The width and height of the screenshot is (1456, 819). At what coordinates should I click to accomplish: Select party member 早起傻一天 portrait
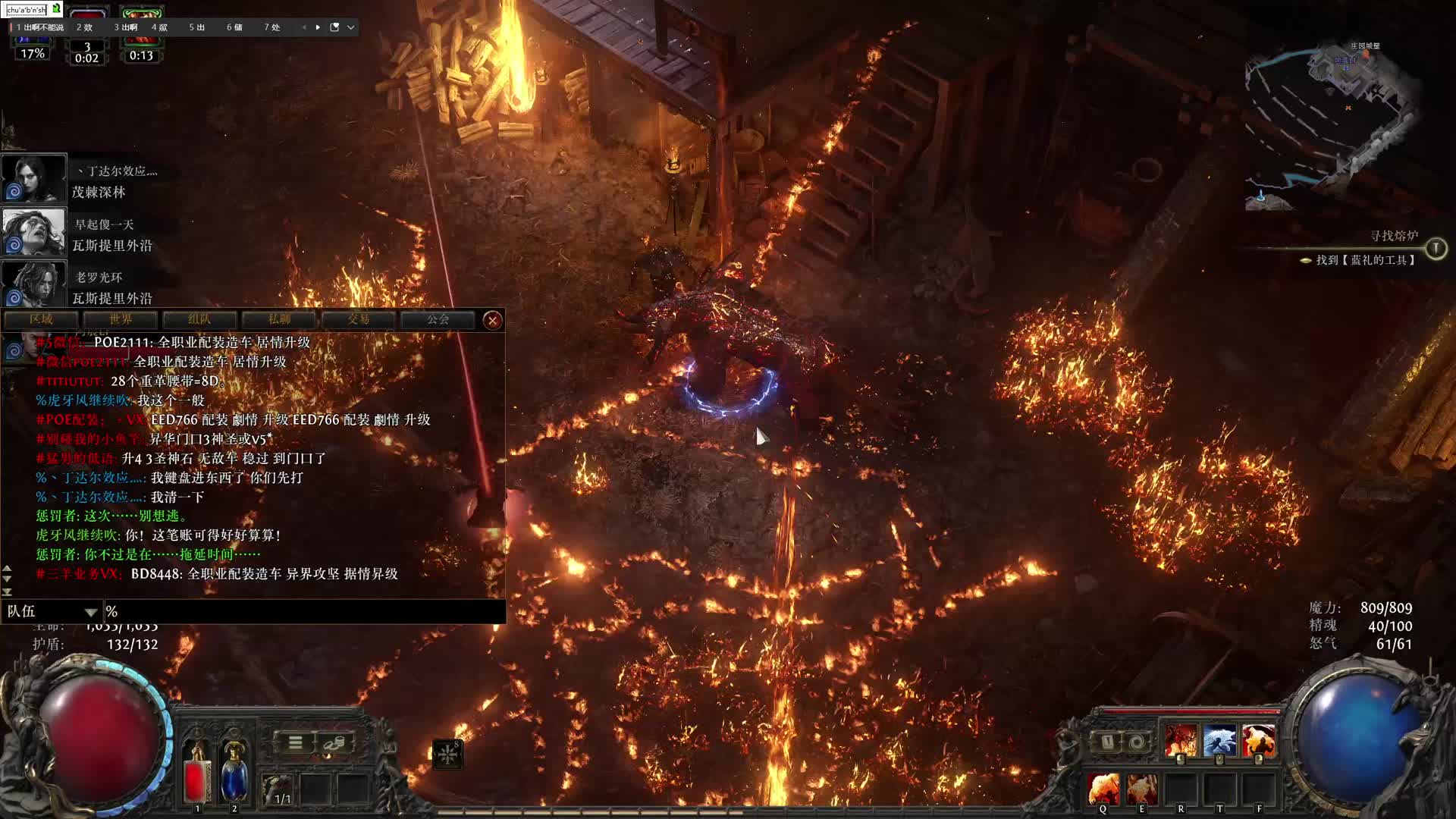click(33, 231)
